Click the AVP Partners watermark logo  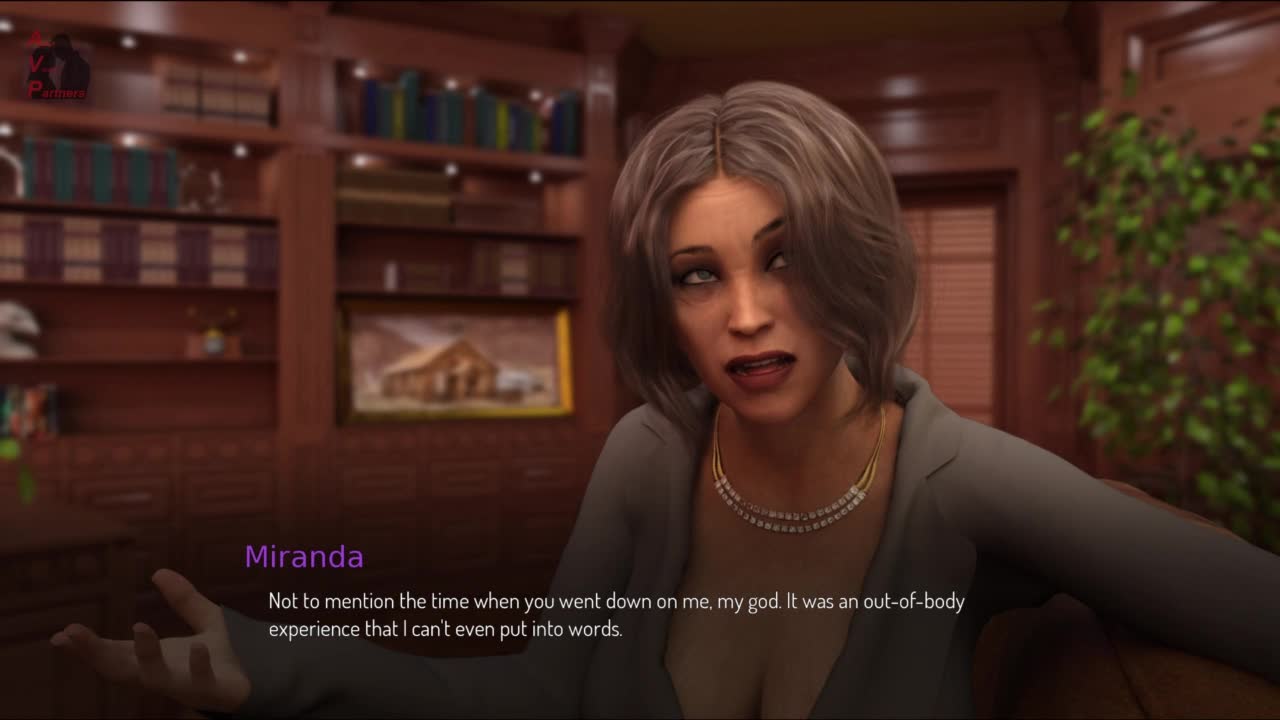[x=58, y=67]
